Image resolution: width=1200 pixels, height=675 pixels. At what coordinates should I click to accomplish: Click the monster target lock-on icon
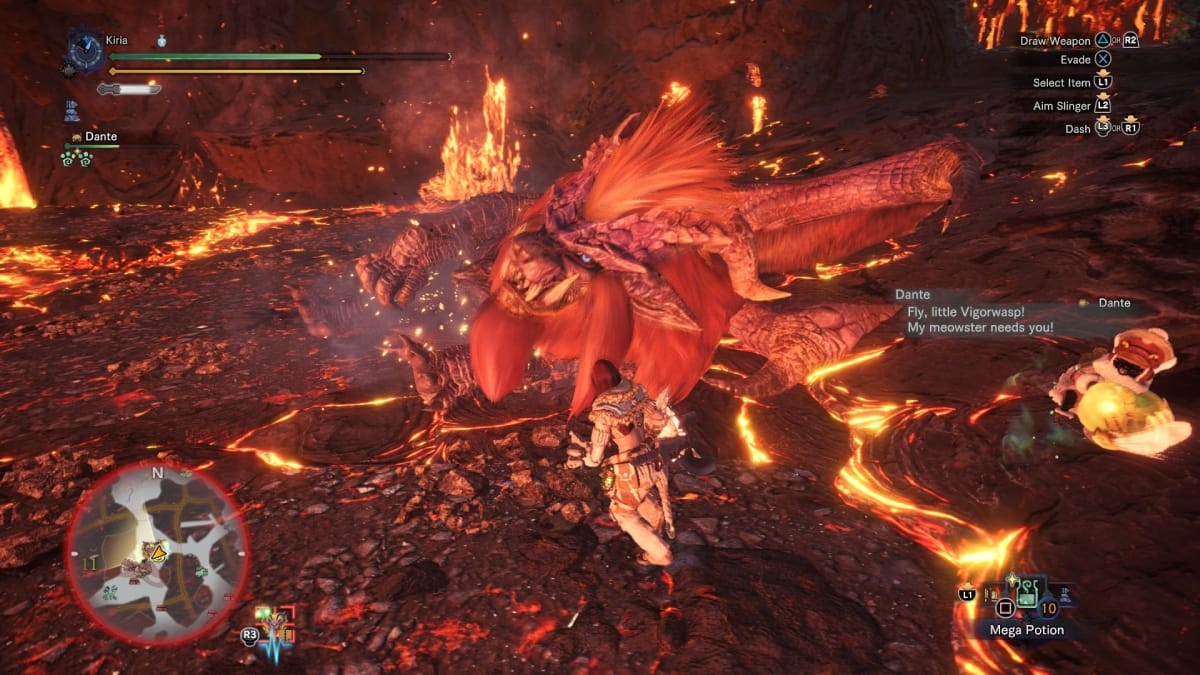click(x=275, y=624)
